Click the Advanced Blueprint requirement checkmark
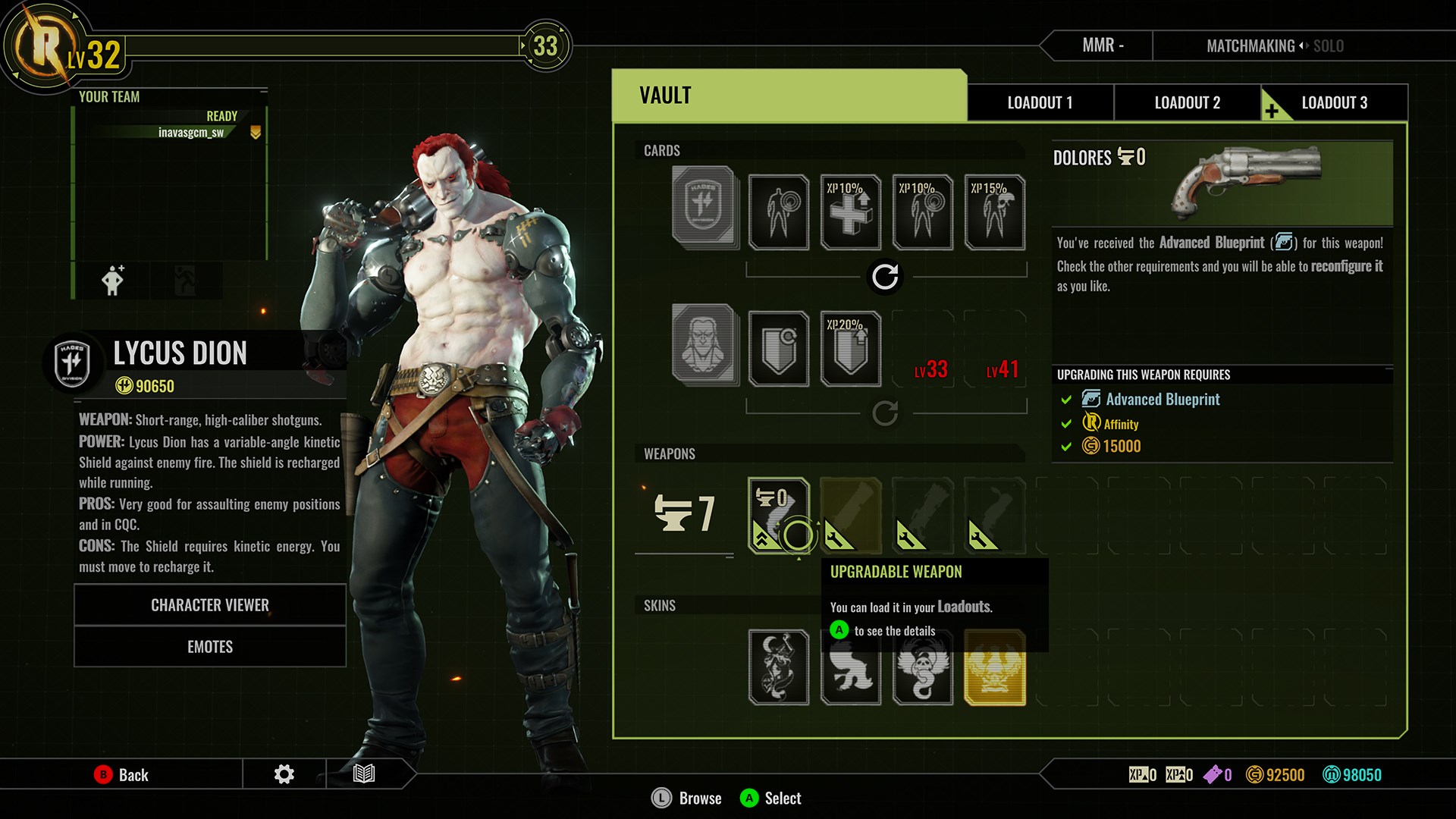This screenshot has height=819, width=1456. coord(1066,399)
